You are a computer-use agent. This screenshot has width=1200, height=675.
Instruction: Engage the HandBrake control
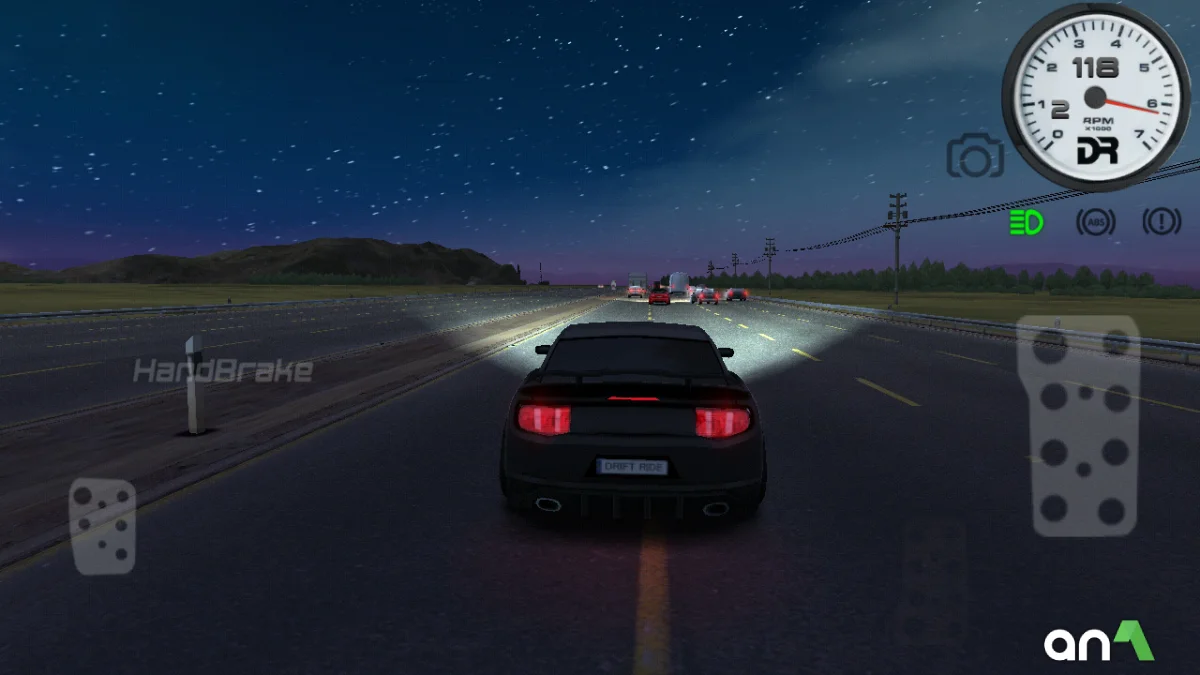[223, 372]
